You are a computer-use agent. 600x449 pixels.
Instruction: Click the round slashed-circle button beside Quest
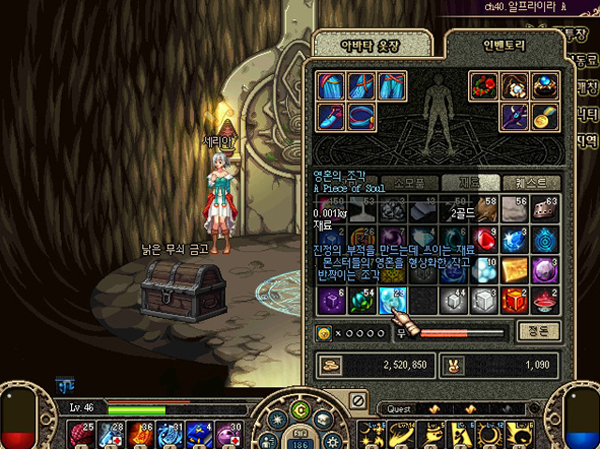click(357, 401)
